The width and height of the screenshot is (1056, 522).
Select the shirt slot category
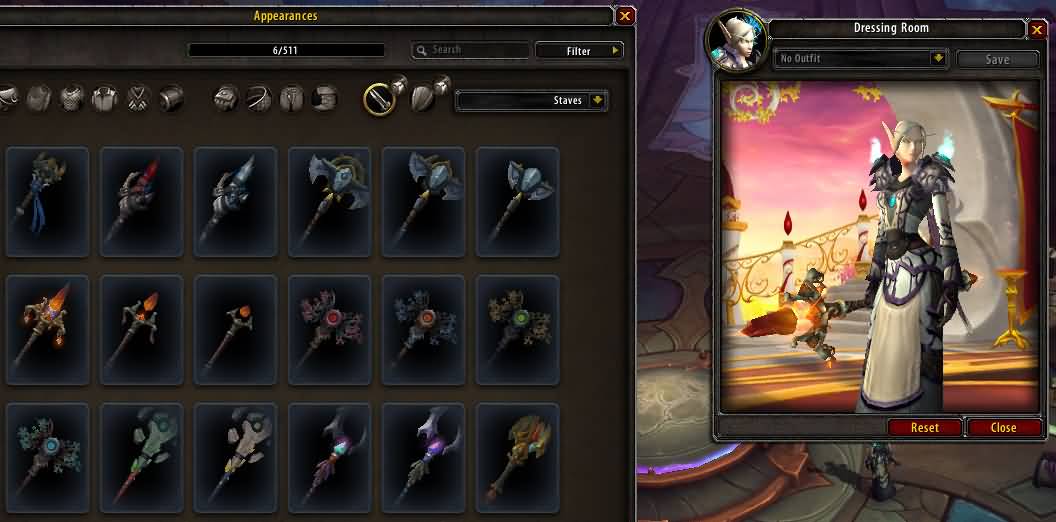(x=104, y=98)
